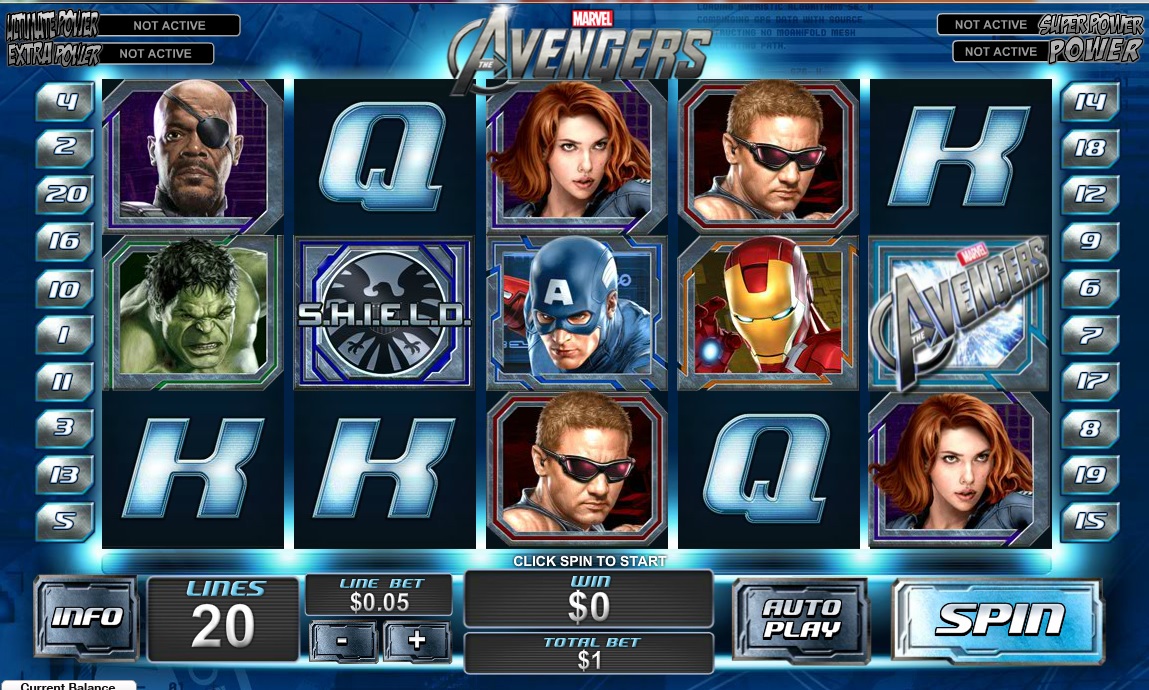Image resolution: width=1149 pixels, height=690 pixels.
Task: Select payline number 11
Action: [x=65, y=381]
